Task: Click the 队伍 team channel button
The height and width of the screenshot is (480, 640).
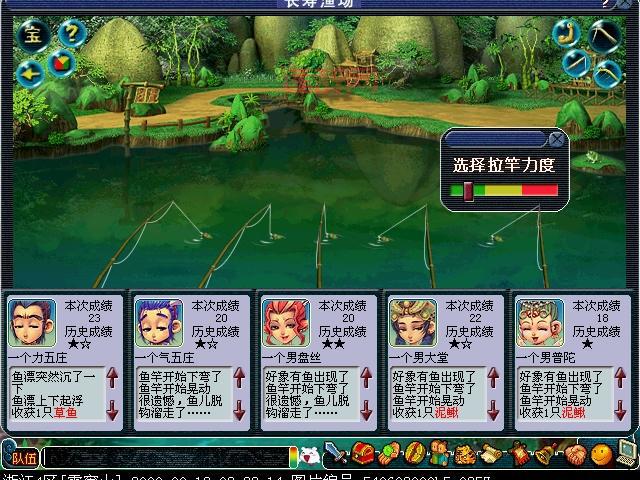Action: (24, 458)
